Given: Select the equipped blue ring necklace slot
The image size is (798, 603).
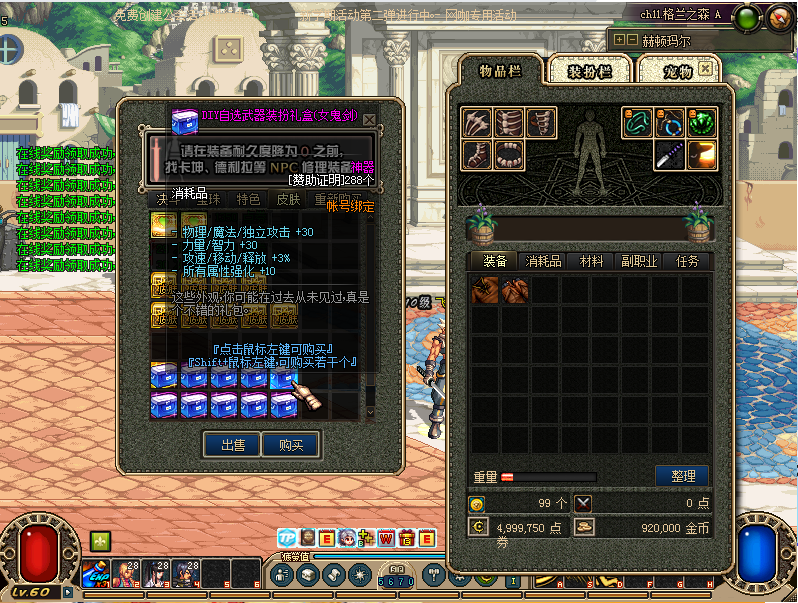Looking at the screenshot, I should [x=670, y=123].
